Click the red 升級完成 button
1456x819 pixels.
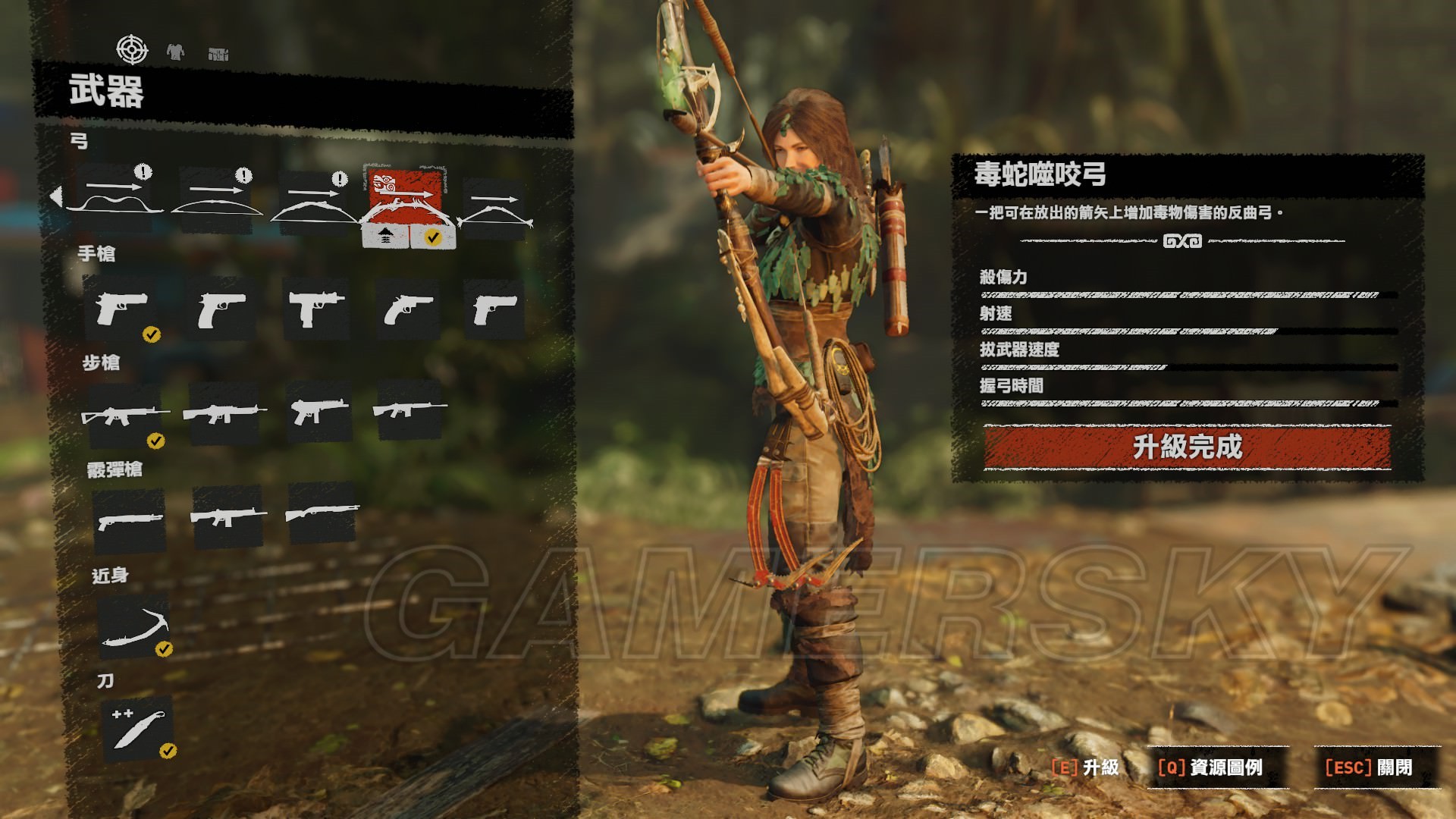pyautogui.click(x=1187, y=447)
